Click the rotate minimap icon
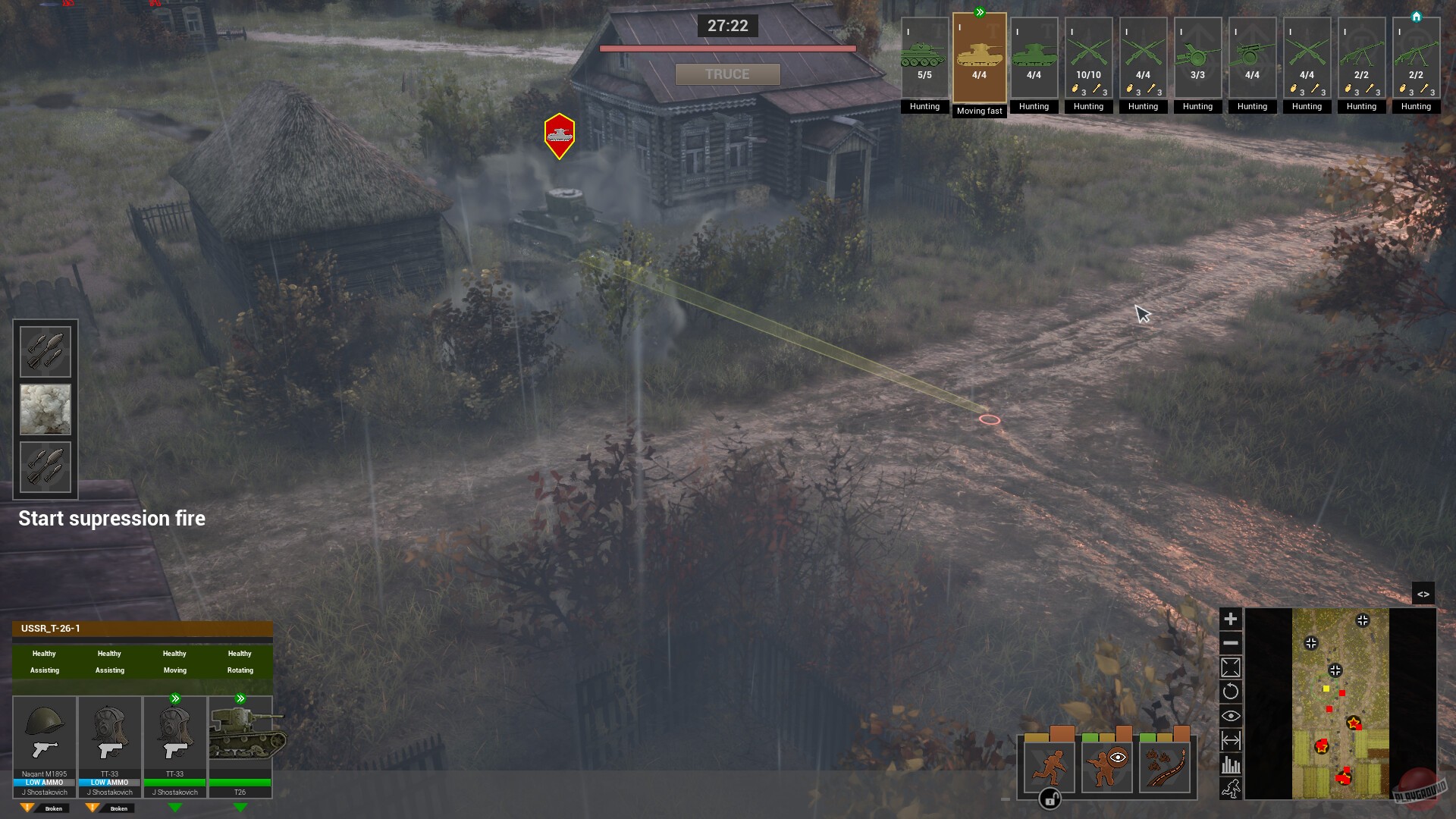The image size is (1456, 819). (x=1232, y=691)
